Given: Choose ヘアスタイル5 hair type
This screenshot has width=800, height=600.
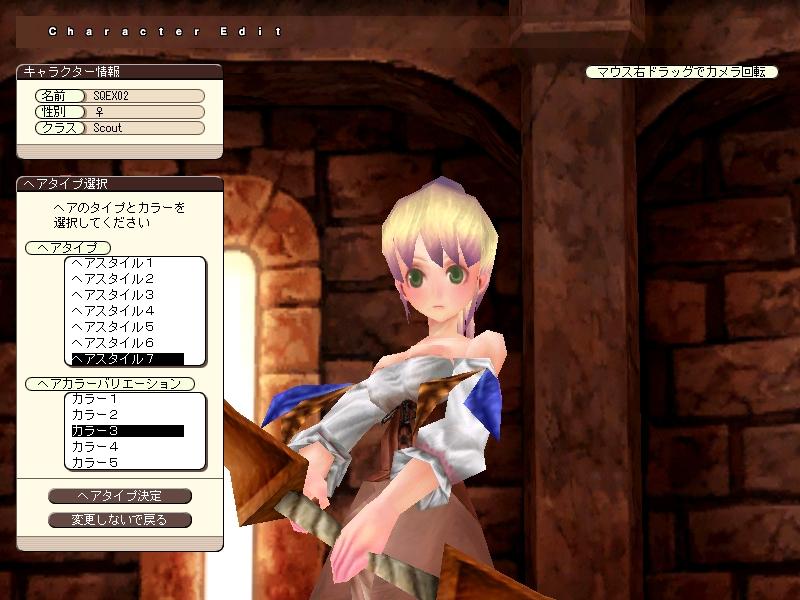Looking at the screenshot, I should [x=112, y=326].
